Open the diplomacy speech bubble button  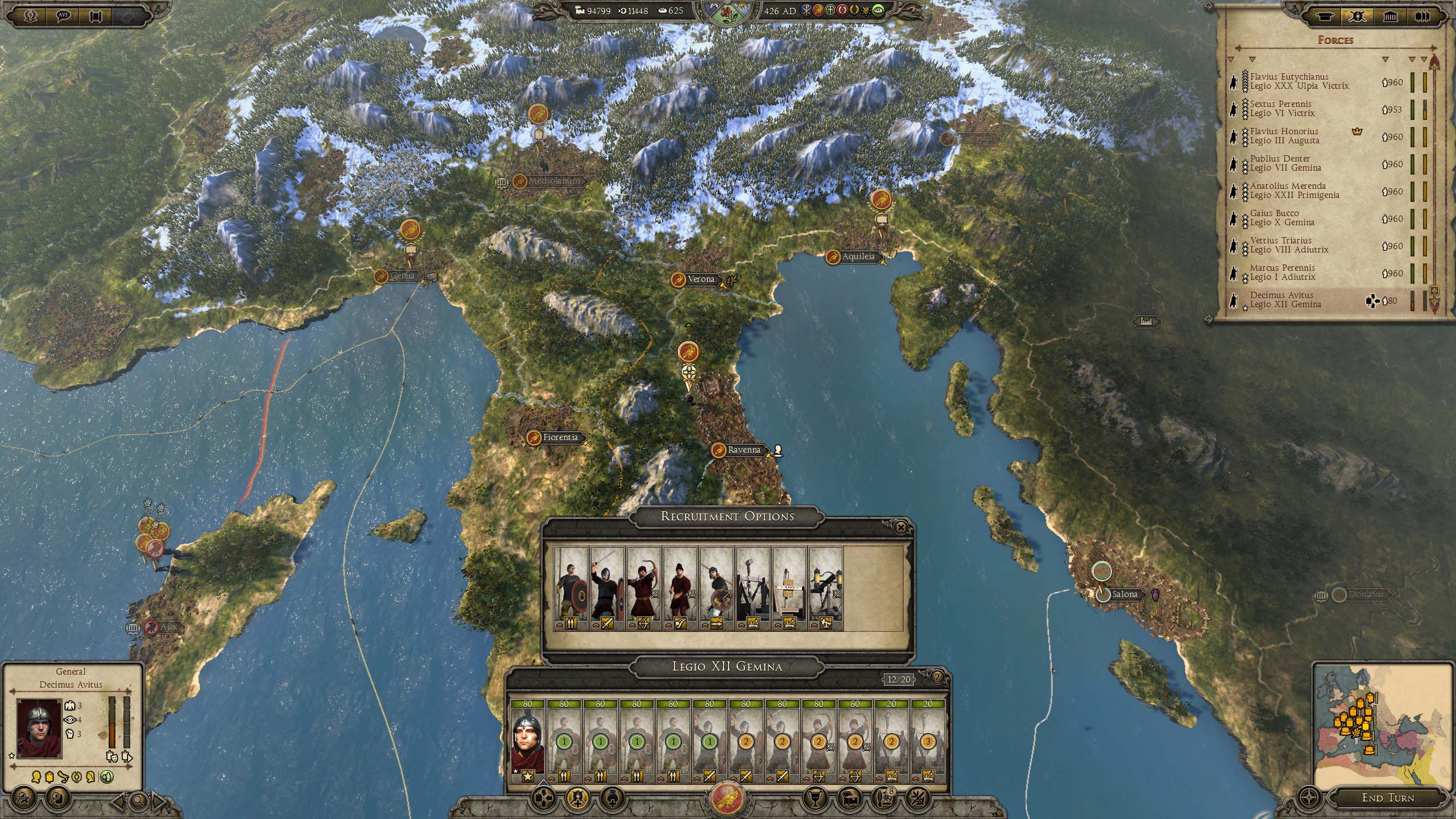pyautogui.click(x=64, y=16)
